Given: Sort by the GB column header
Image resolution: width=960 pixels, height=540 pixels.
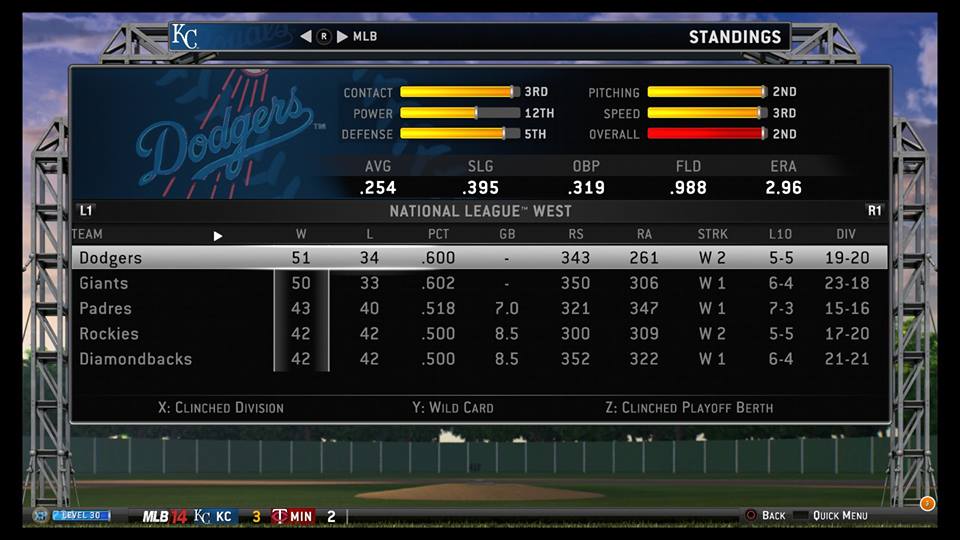Looking at the screenshot, I should click(x=507, y=235).
